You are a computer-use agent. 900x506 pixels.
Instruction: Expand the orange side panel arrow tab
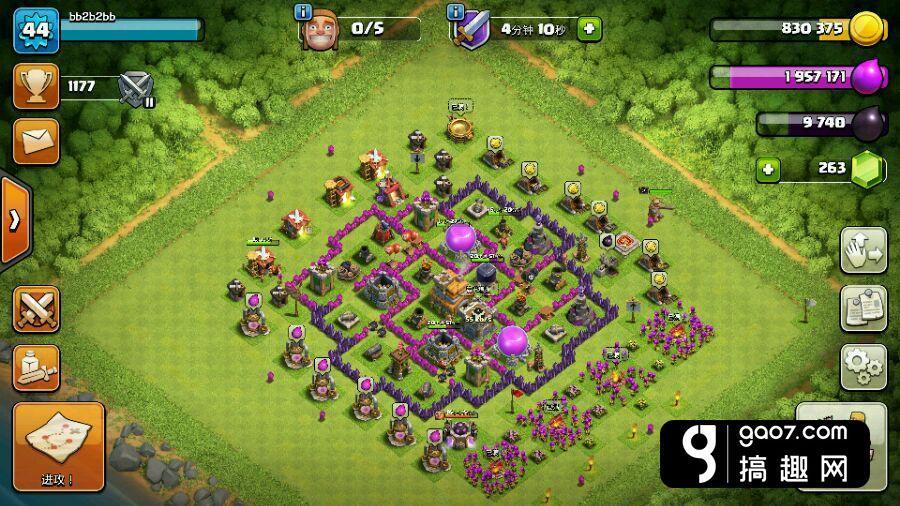14,220
